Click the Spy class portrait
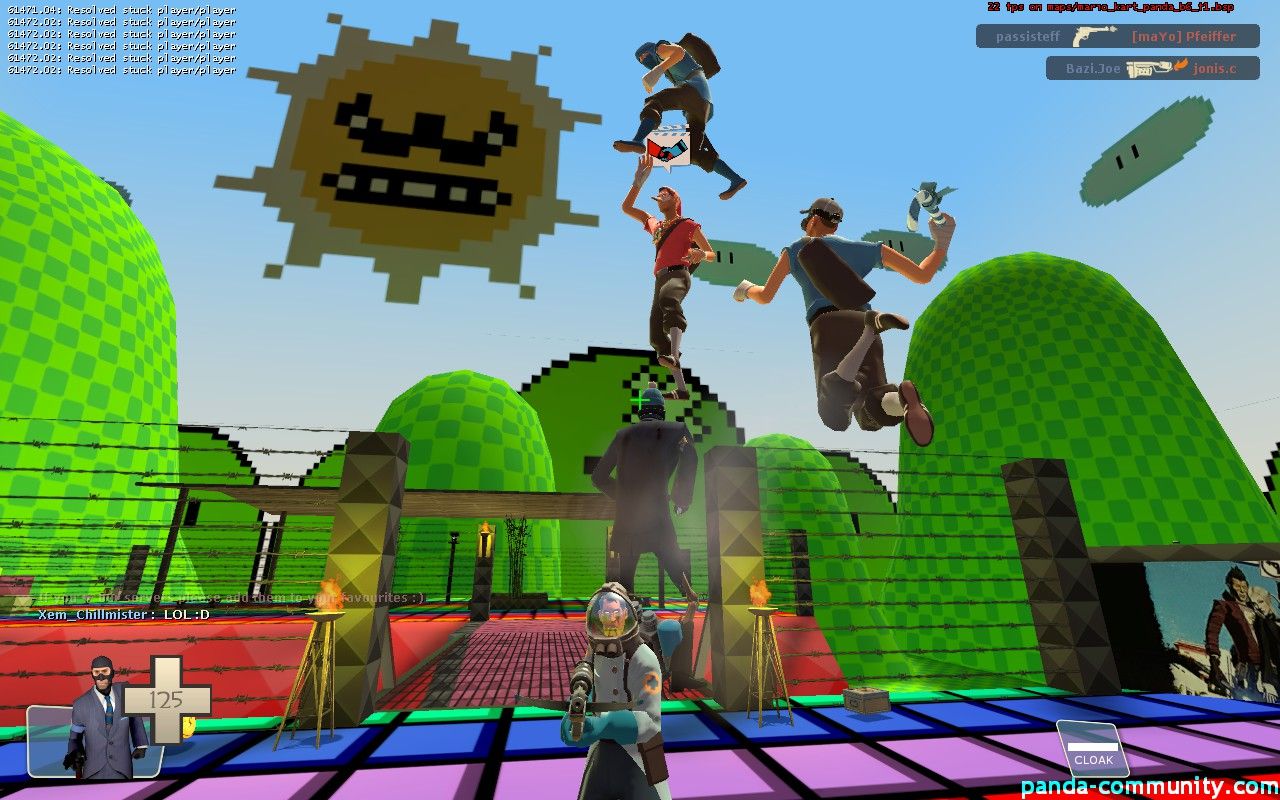Image resolution: width=1280 pixels, height=800 pixels. (102, 719)
